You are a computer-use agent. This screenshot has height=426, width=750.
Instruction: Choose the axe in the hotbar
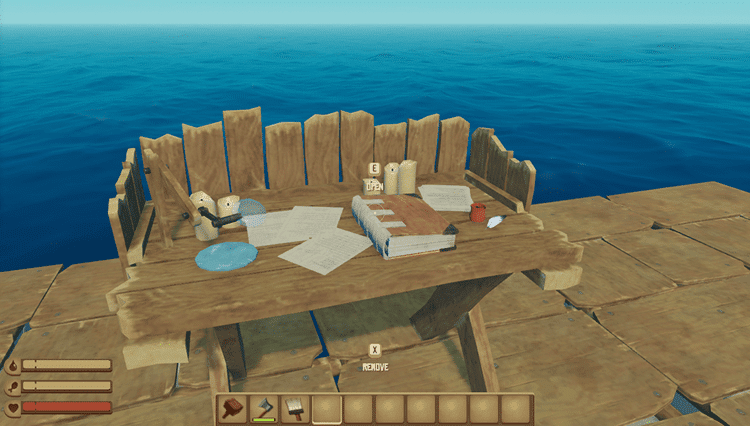[264, 409]
